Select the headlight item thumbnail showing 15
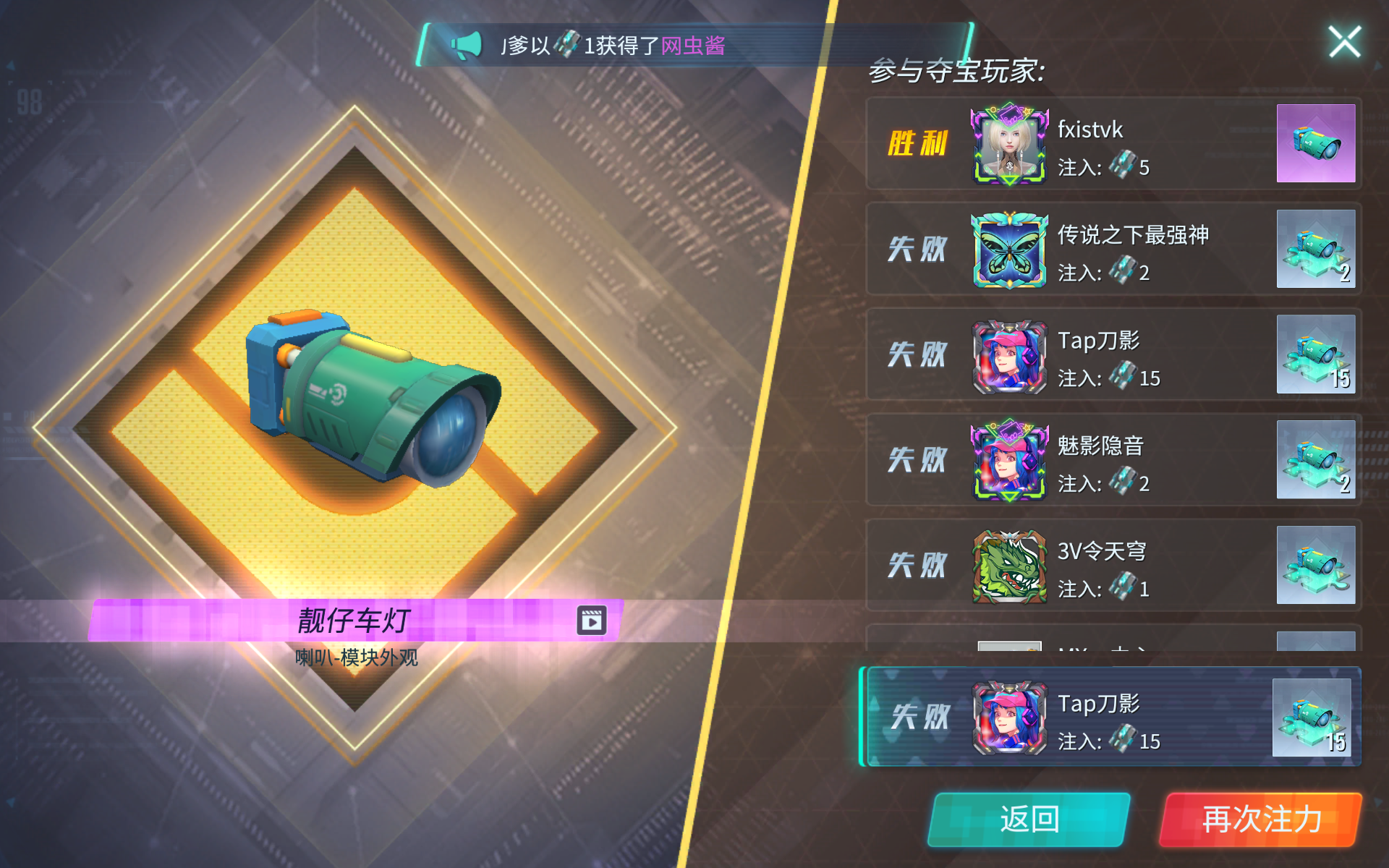 click(x=1316, y=355)
